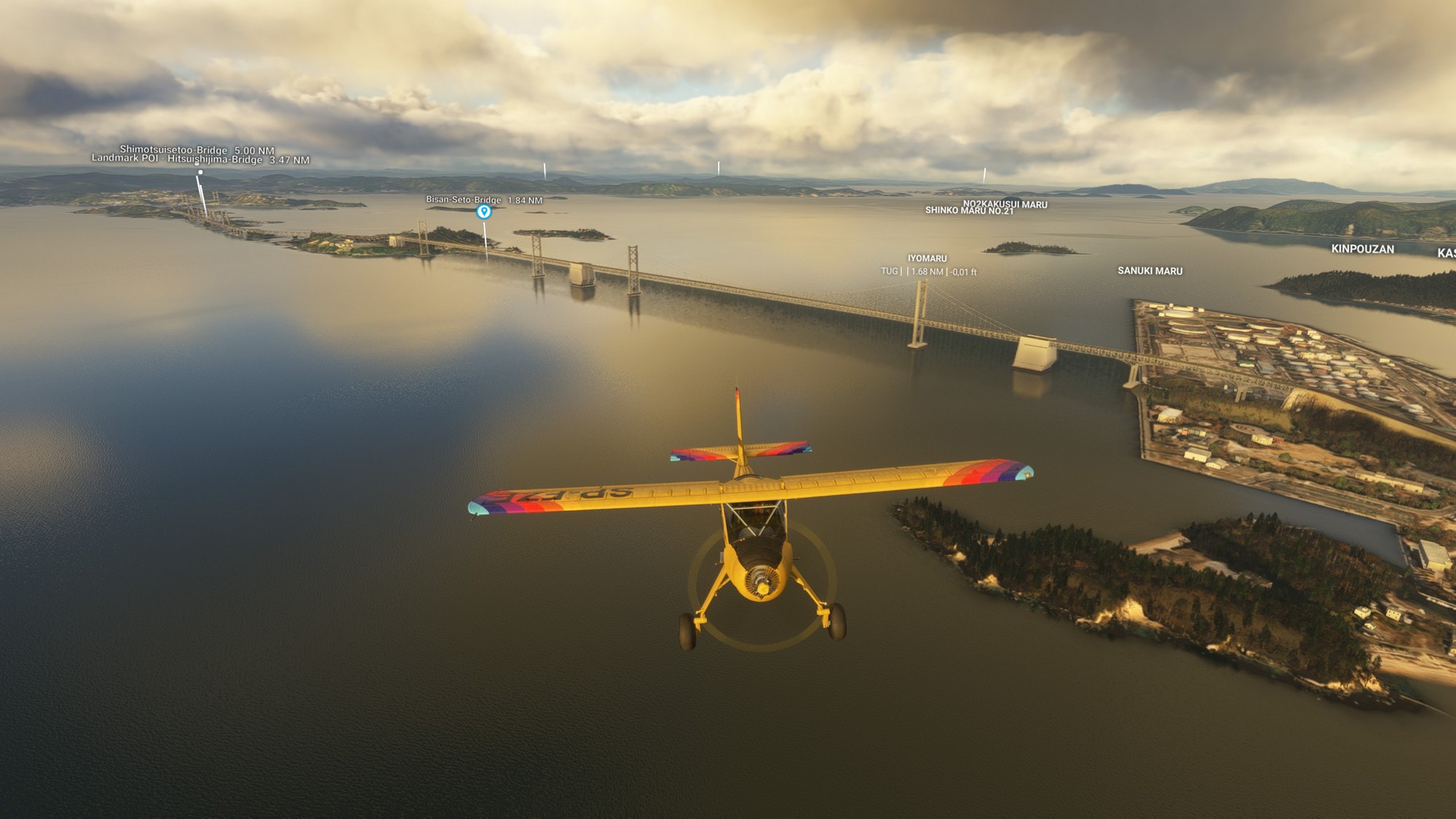Click the Bisan-Seto-Bridge blue pin marker
The width and height of the screenshot is (1456, 819).
[483, 212]
